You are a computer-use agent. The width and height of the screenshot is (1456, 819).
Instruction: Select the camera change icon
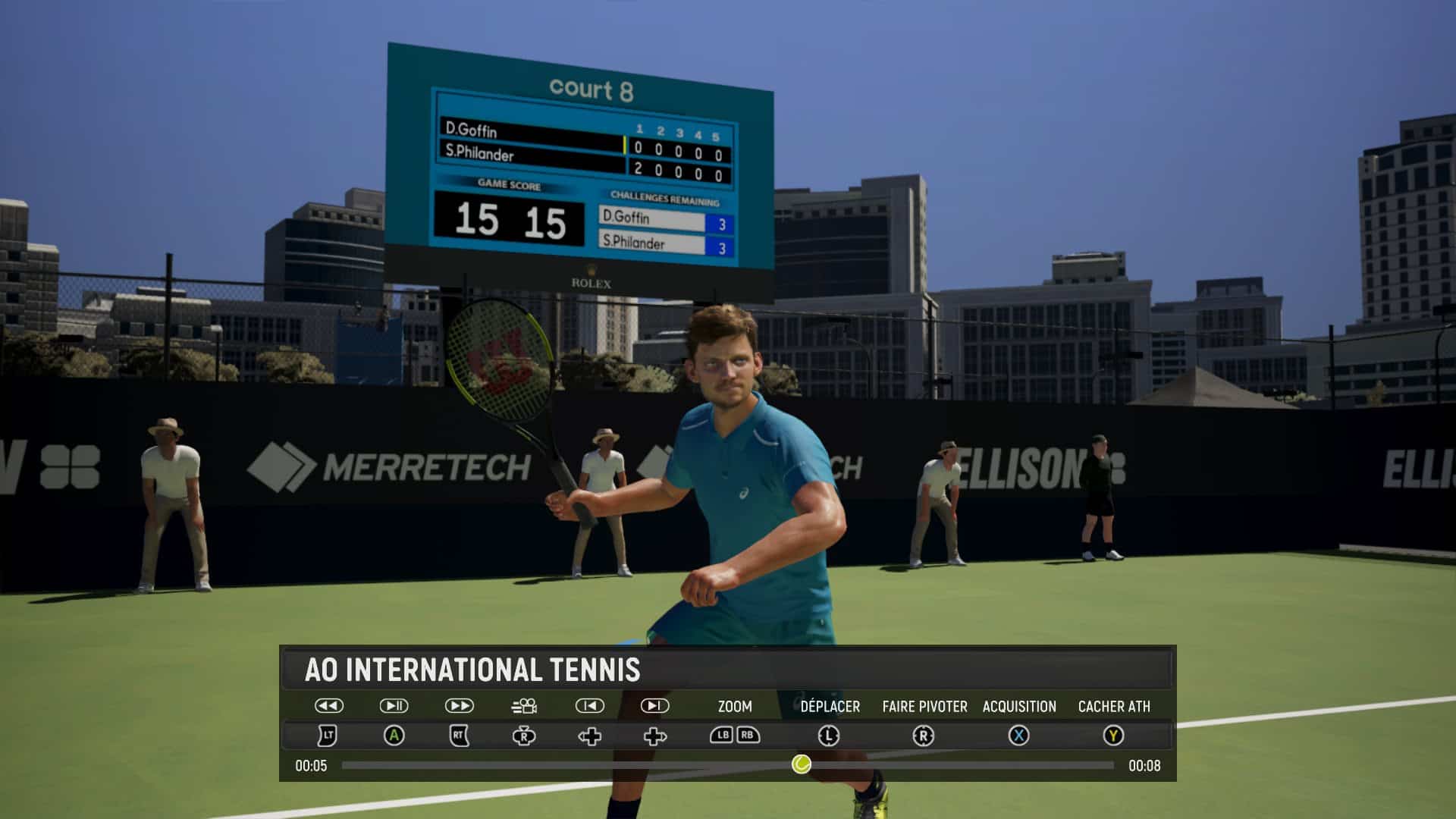(x=524, y=707)
